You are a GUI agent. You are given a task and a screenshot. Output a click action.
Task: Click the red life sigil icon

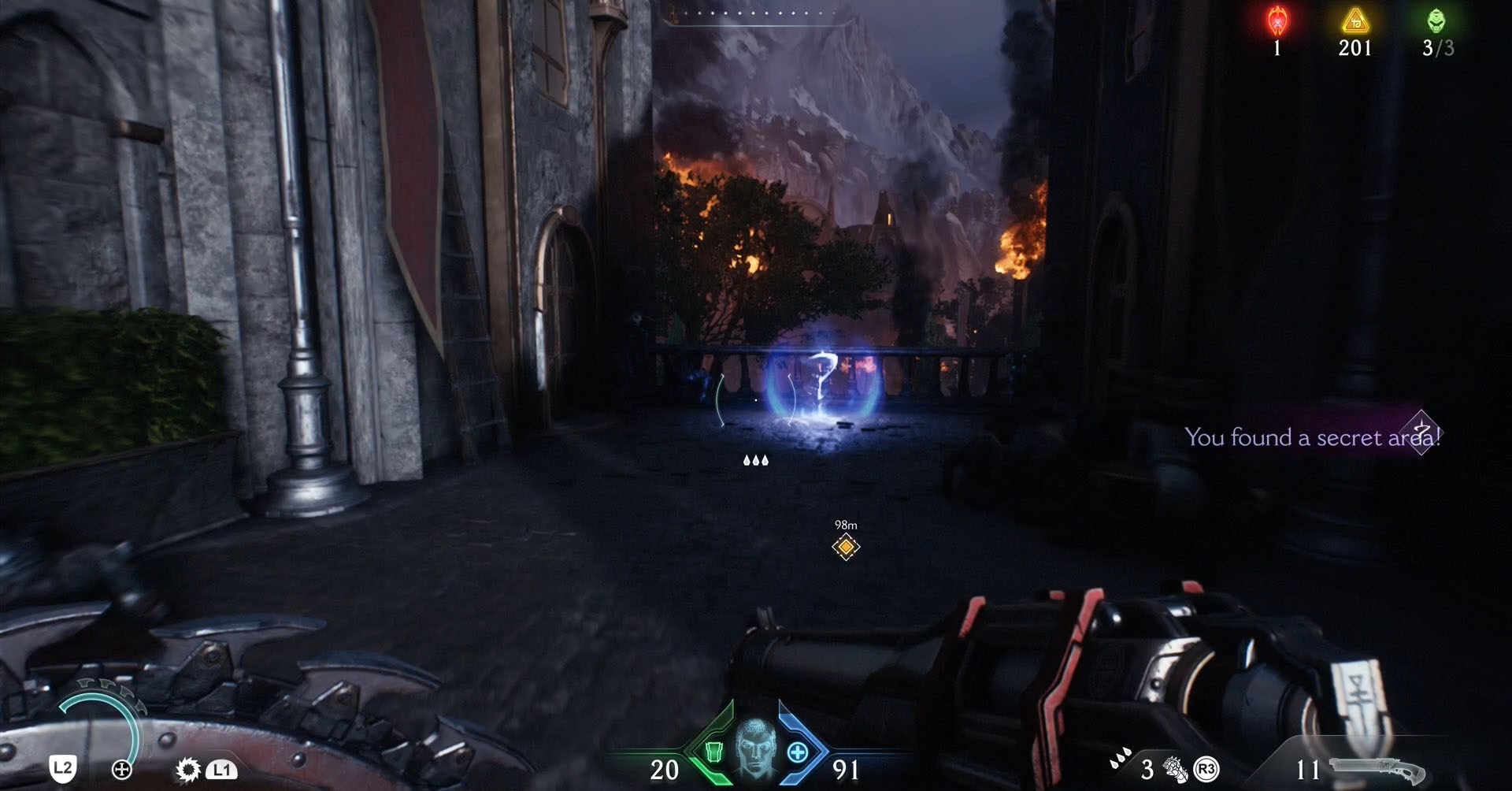pyautogui.click(x=1277, y=20)
